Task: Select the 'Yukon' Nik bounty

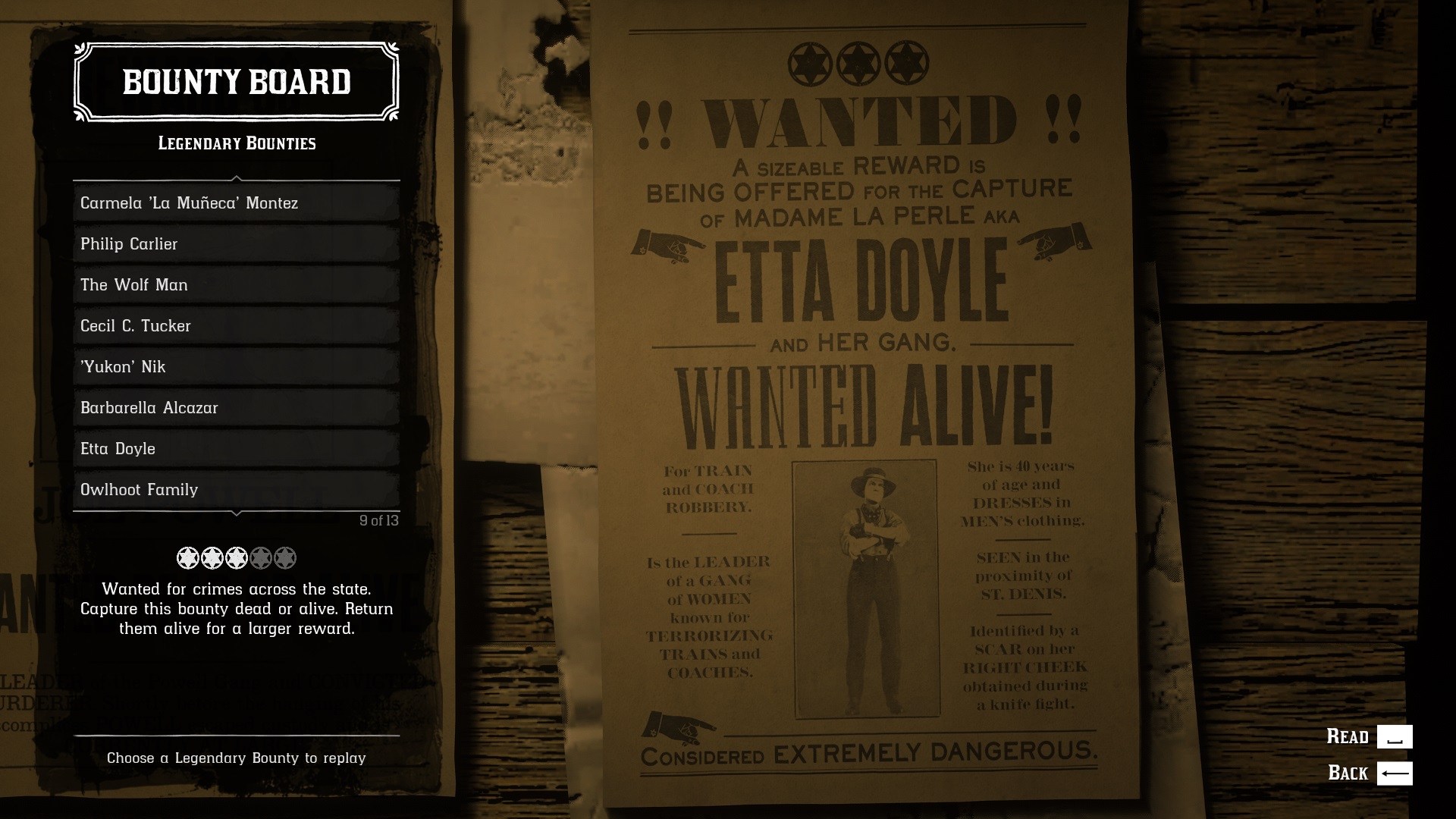Action: 235,367
